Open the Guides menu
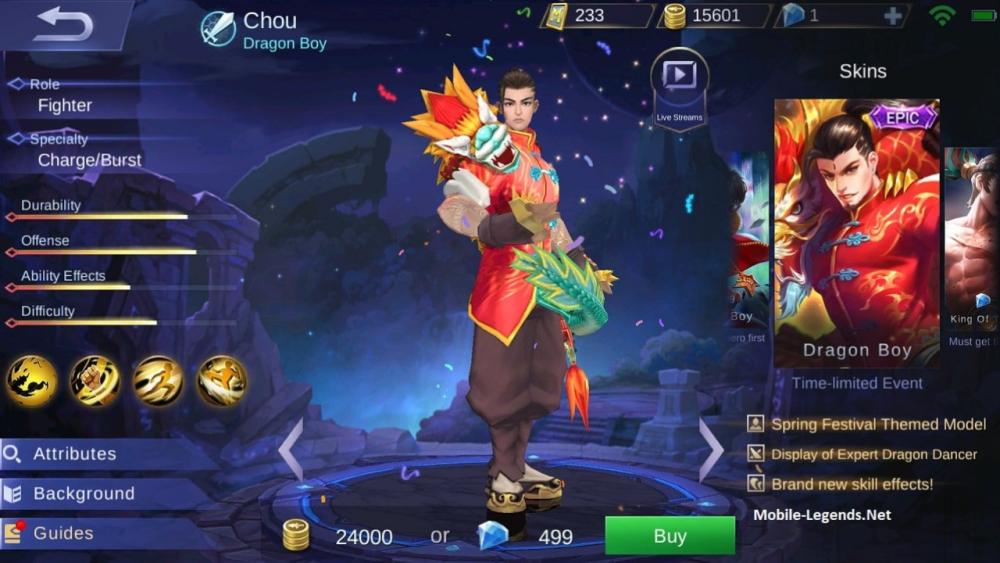 tap(63, 534)
